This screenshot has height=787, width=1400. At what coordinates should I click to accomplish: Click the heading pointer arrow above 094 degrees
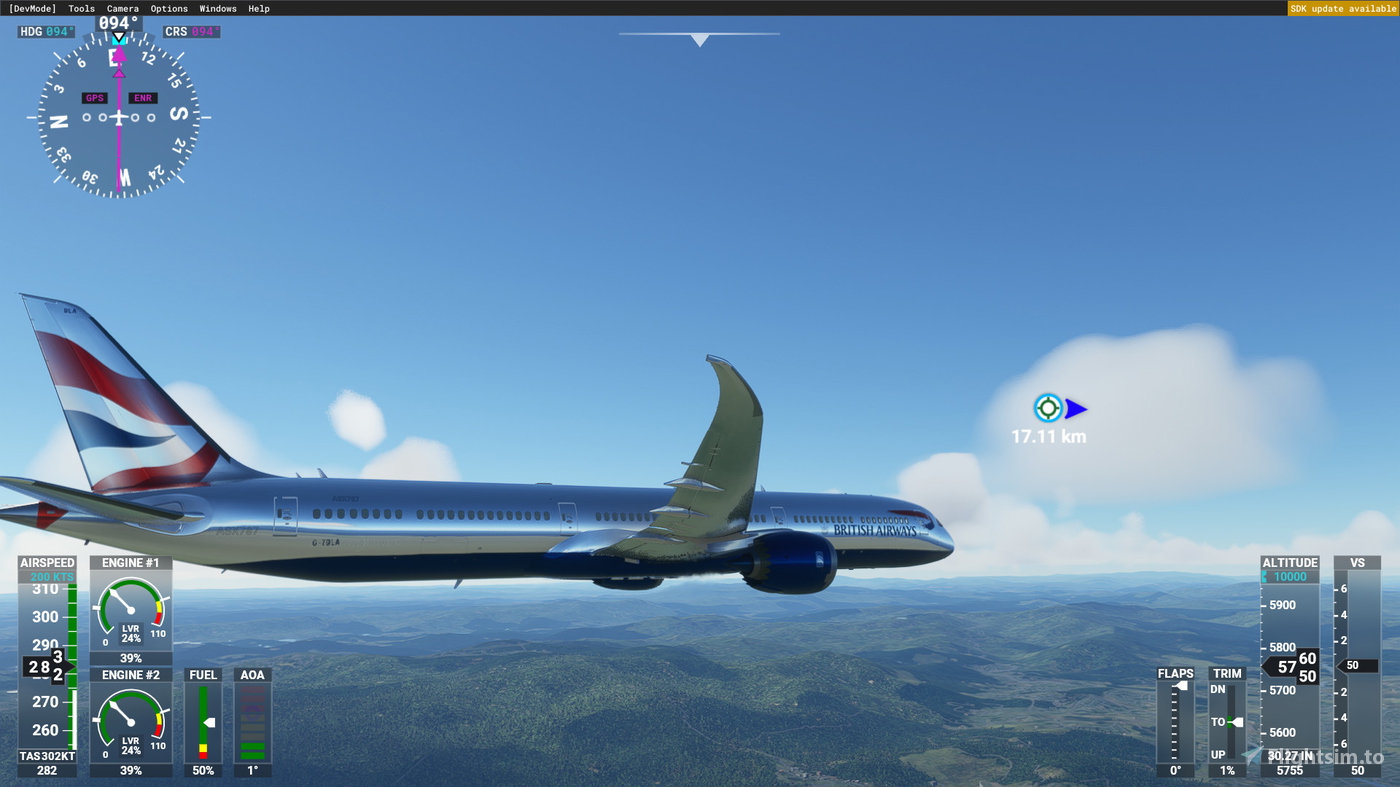(117, 37)
